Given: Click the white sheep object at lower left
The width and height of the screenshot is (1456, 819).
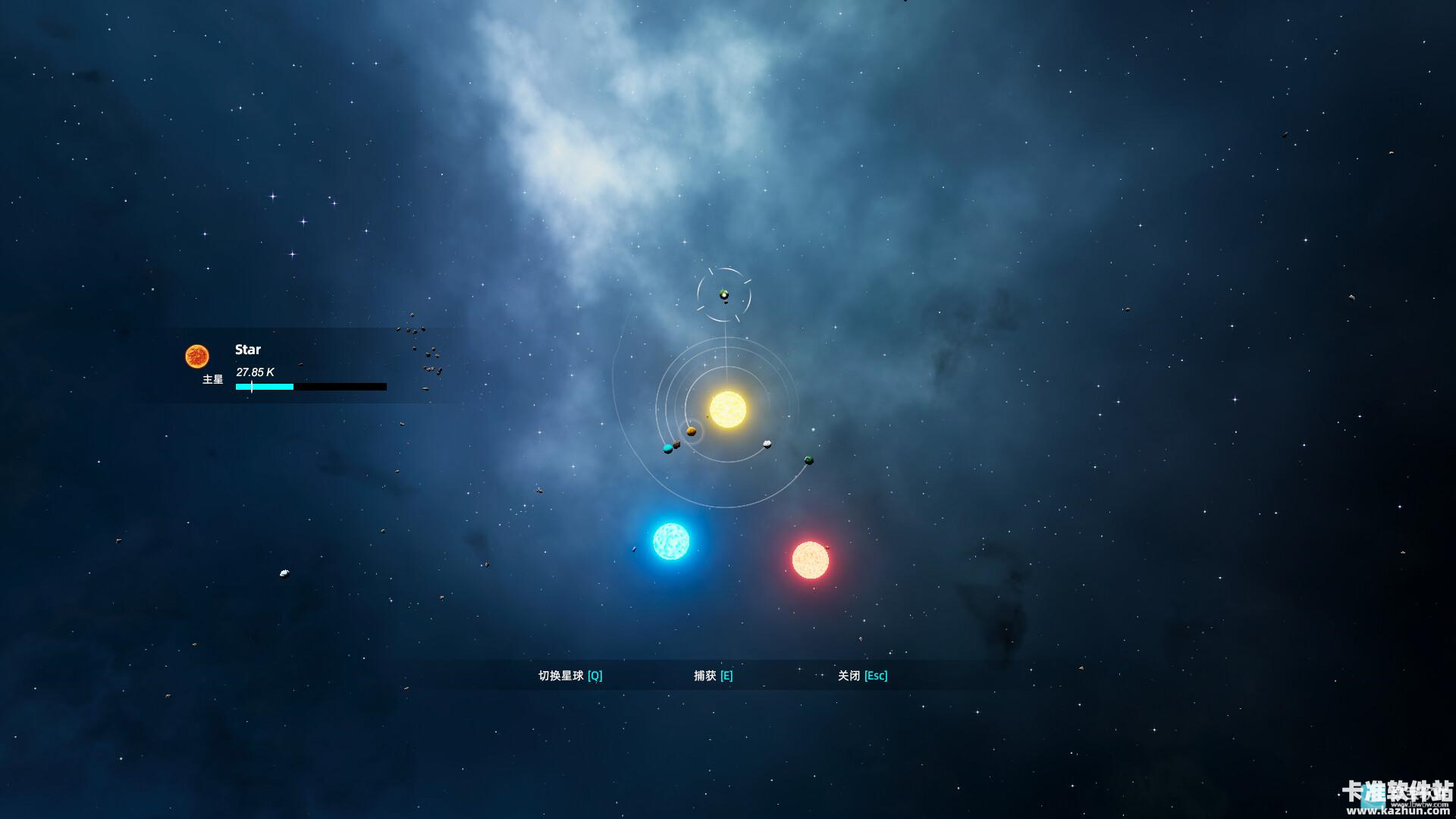Looking at the screenshot, I should click(x=284, y=573).
